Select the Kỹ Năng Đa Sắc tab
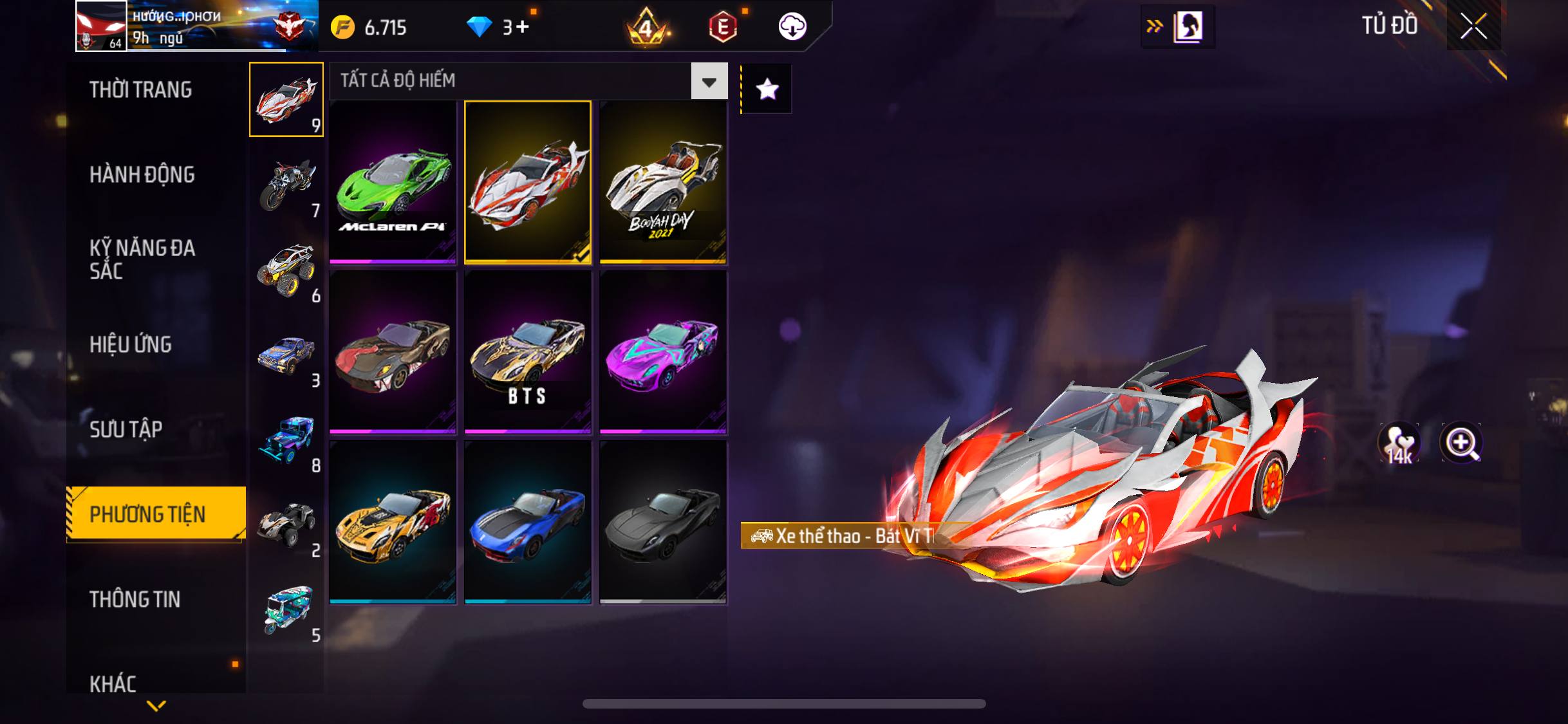Image resolution: width=1568 pixels, height=724 pixels. point(142,259)
